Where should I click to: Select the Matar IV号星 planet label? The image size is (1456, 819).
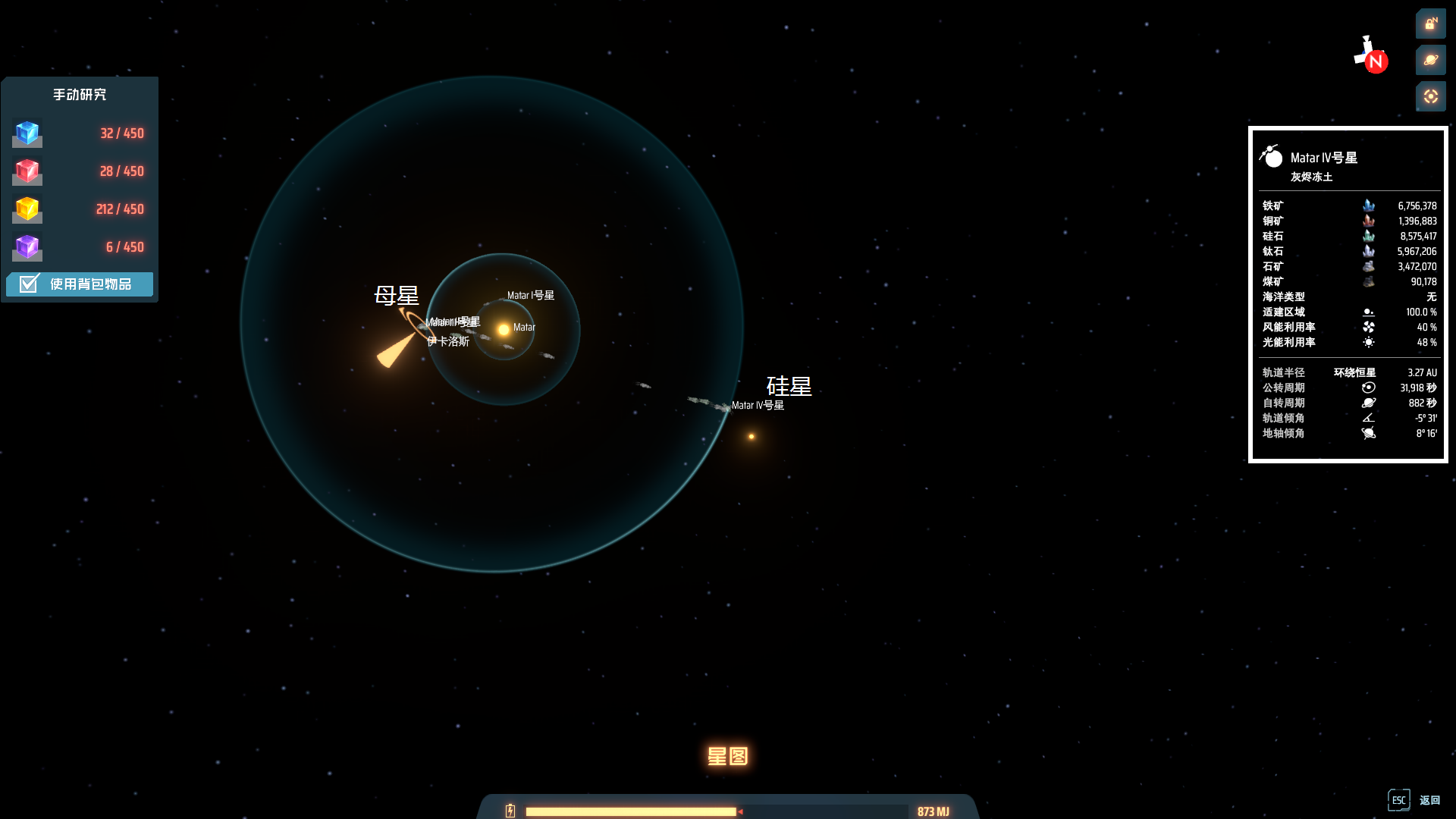(x=758, y=406)
